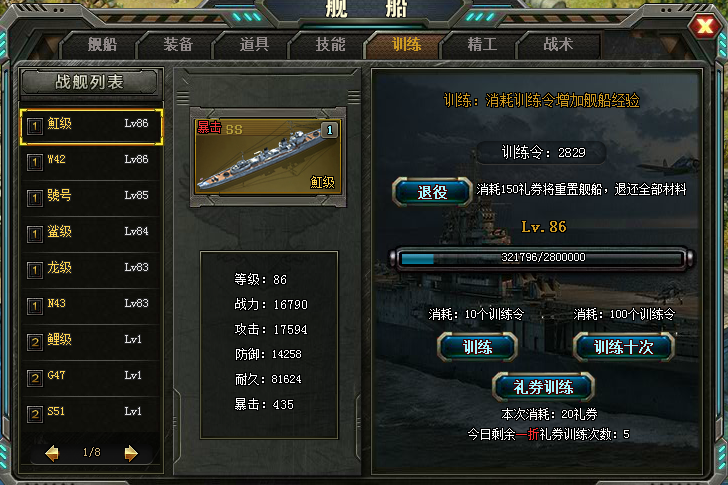This screenshot has height=485, width=728.
Task: Select the 龙级 Lv83 ship
Action: pyautogui.click(x=91, y=268)
